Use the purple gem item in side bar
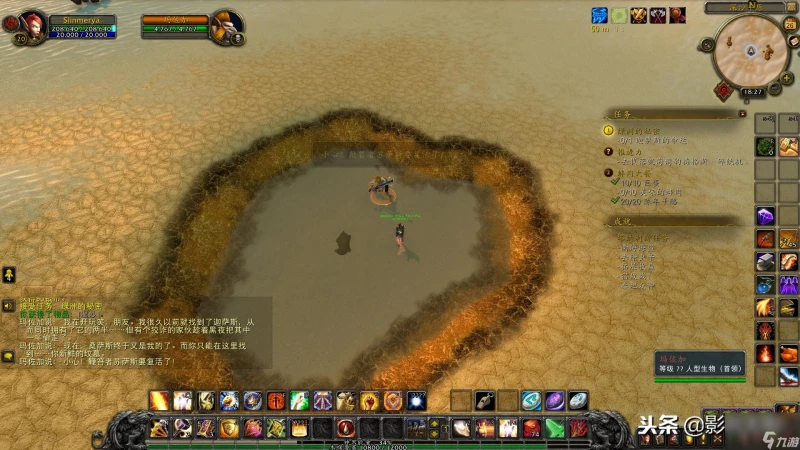Screen dimensions: 800x450 765,216
